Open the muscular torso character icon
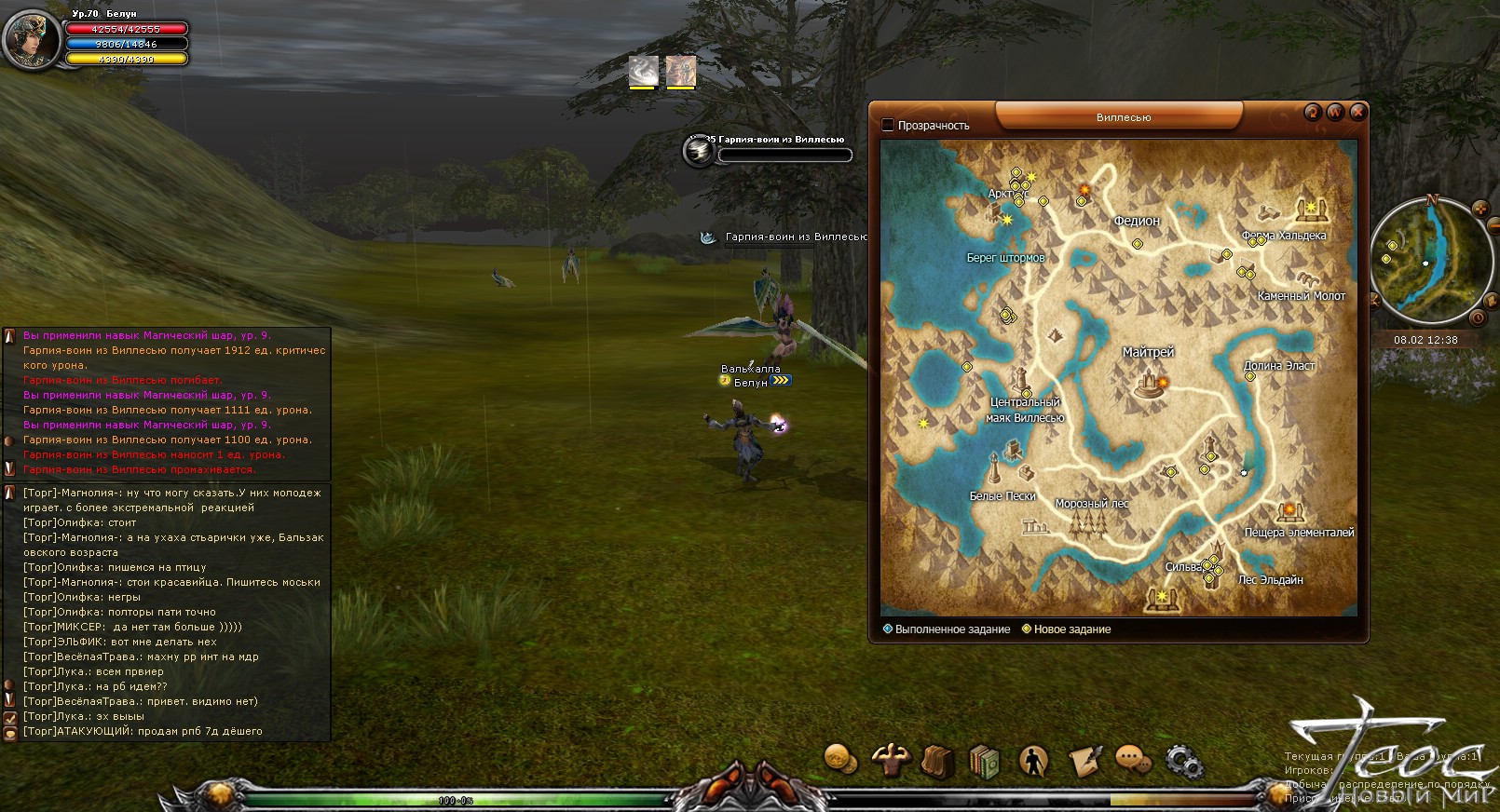 click(x=890, y=760)
